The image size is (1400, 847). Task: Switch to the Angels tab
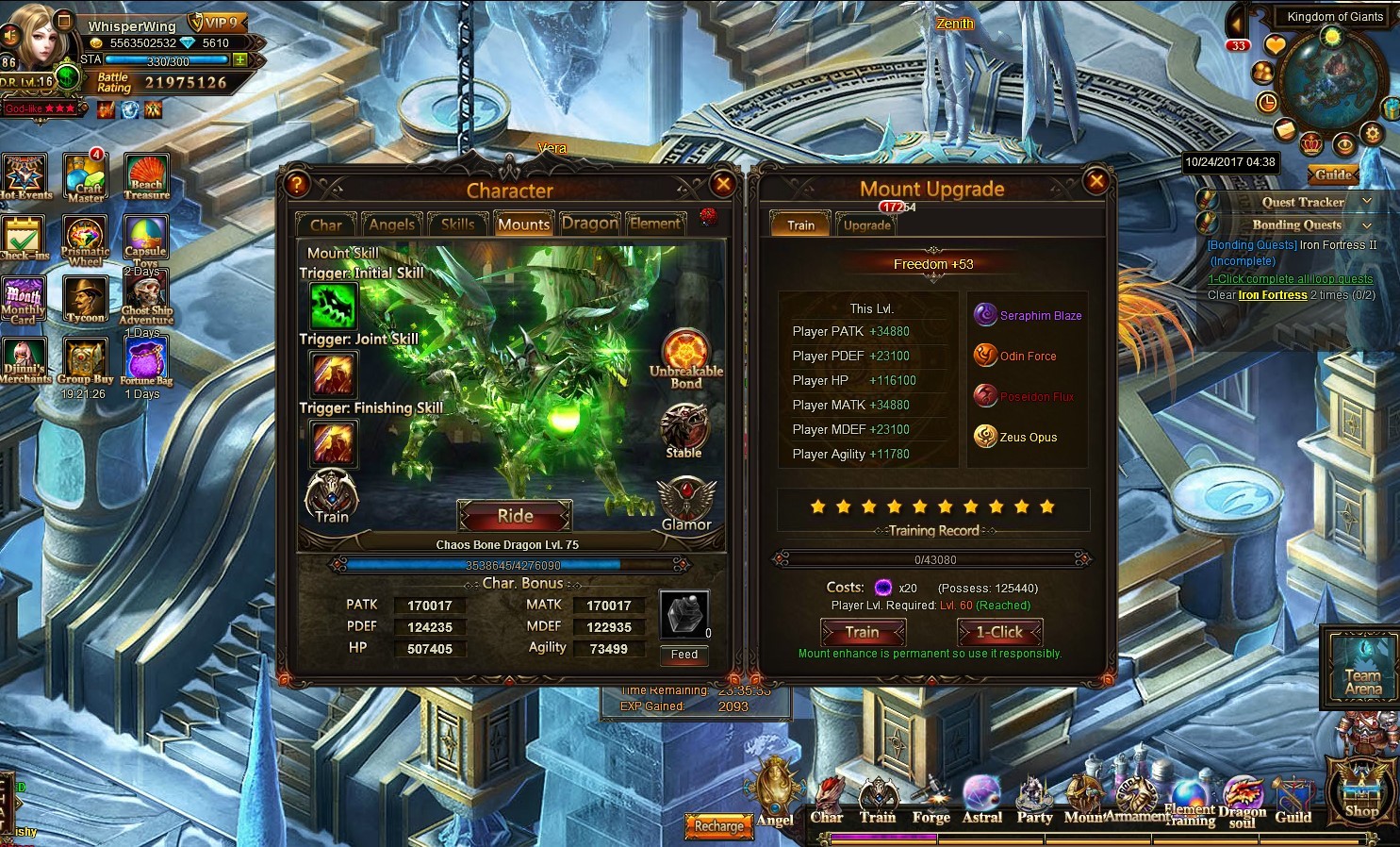click(x=391, y=224)
